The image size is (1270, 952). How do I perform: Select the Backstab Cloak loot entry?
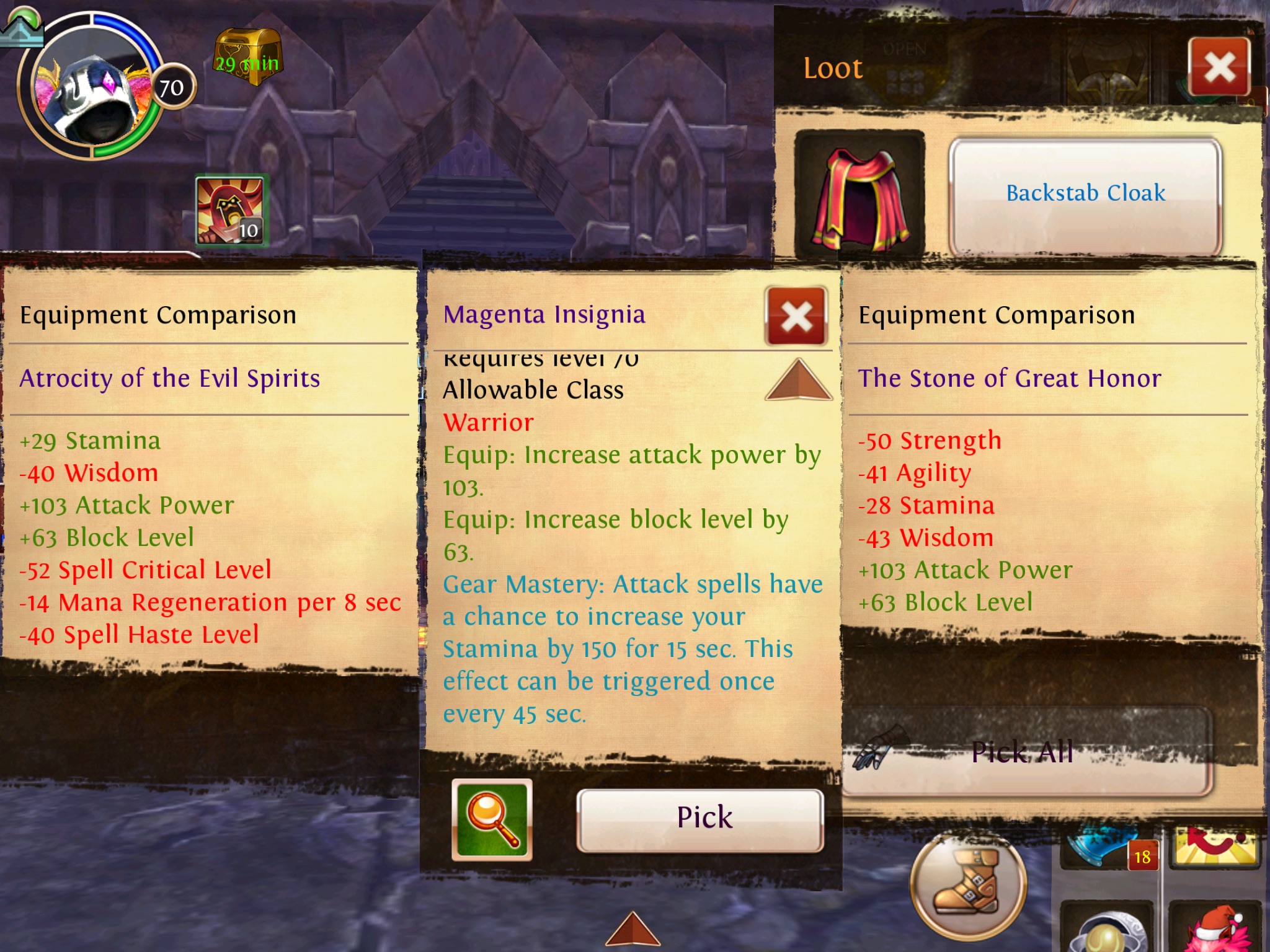tap(1085, 193)
